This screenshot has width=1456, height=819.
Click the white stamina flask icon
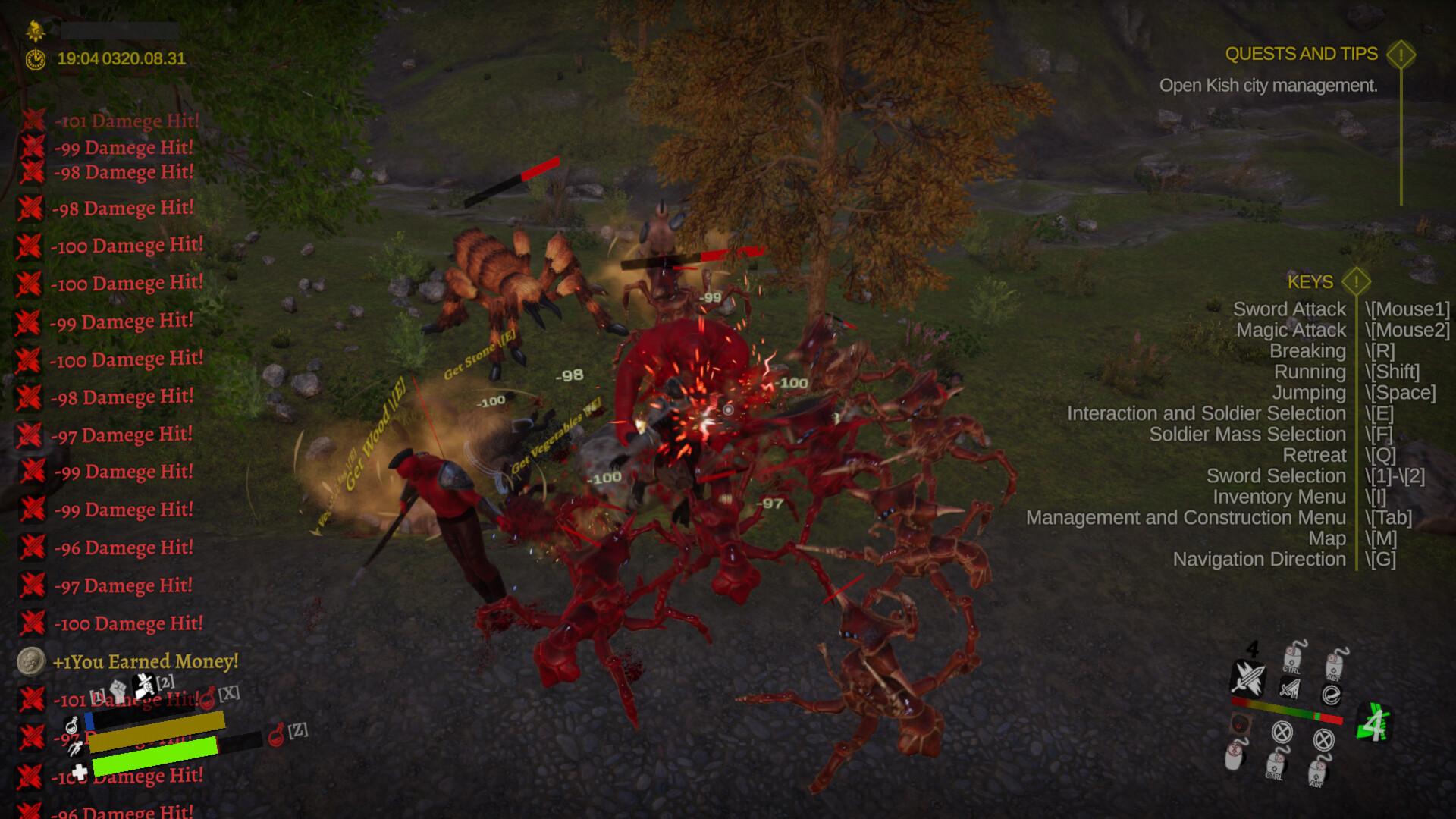73,725
